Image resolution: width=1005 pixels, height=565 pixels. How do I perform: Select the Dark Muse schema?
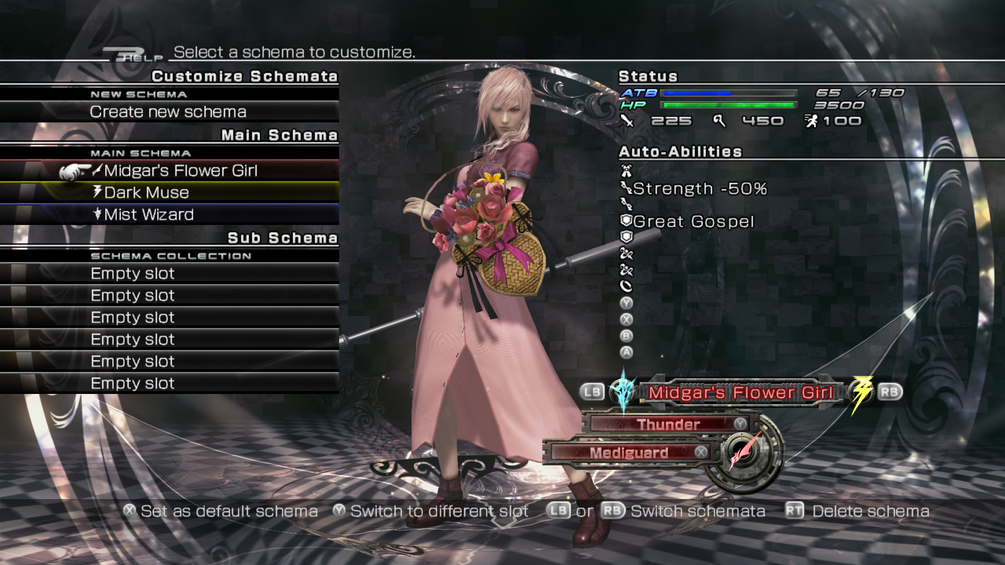click(146, 193)
